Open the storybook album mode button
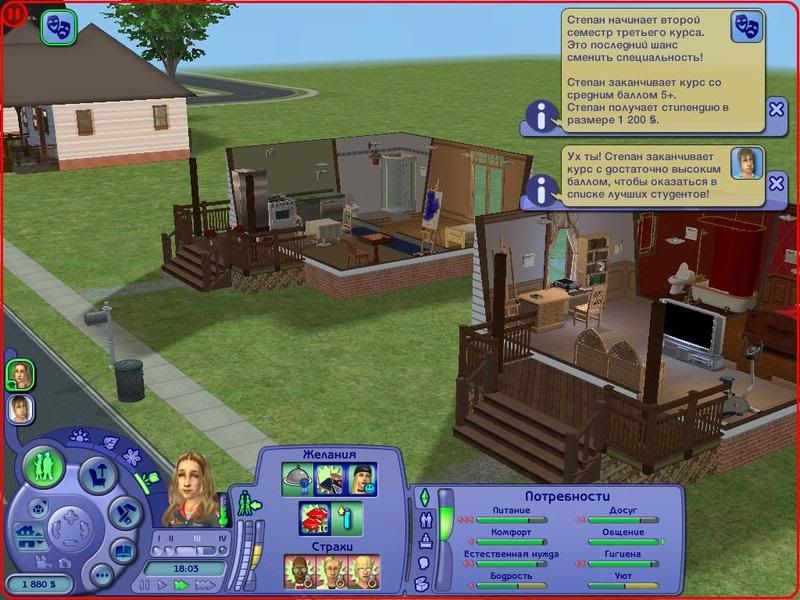The image size is (800, 600). click(x=122, y=552)
